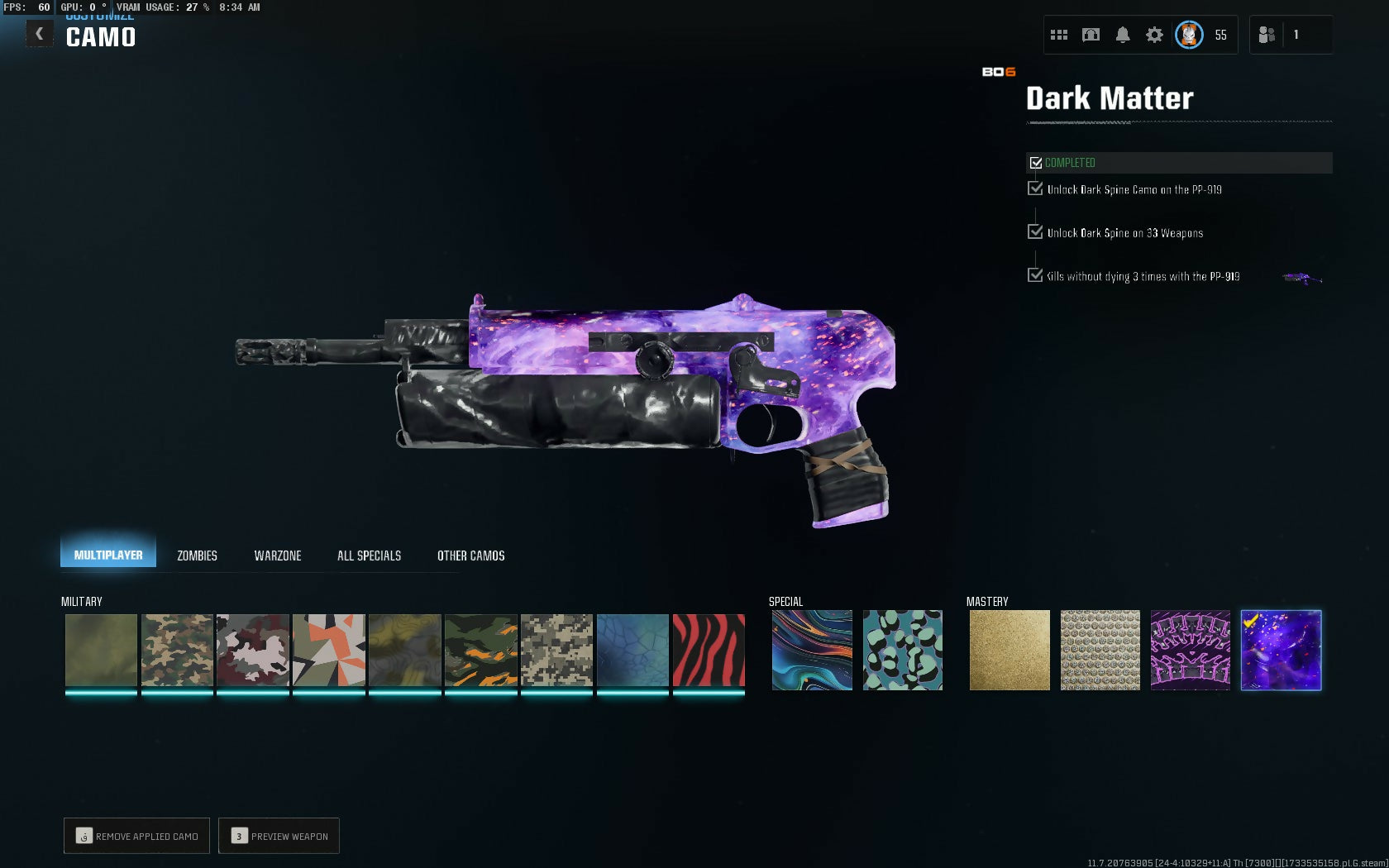
Task: Choose the Multiplayer camo tab
Action: click(107, 555)
